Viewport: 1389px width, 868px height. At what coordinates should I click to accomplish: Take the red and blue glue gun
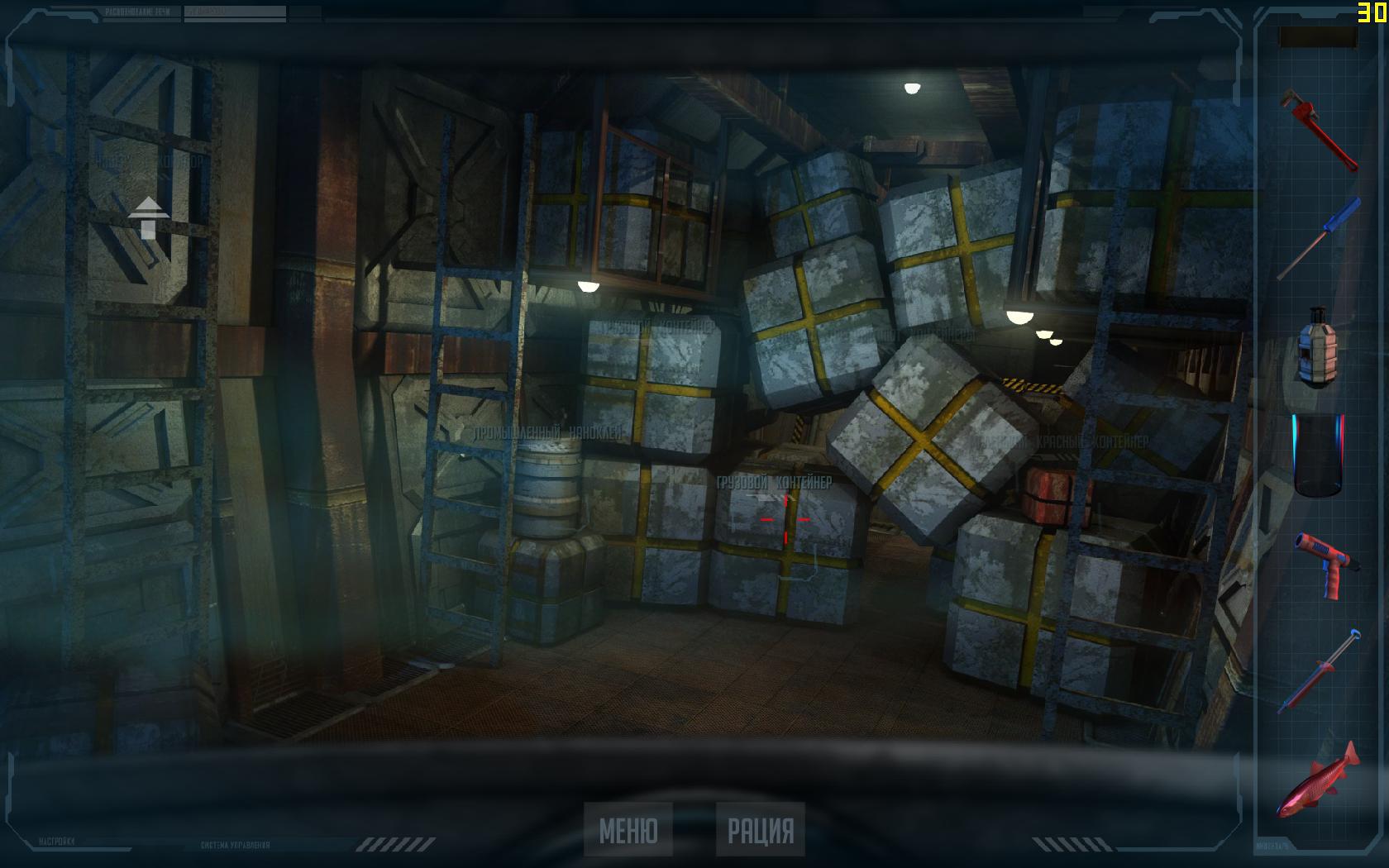(x=1318, y=563)
